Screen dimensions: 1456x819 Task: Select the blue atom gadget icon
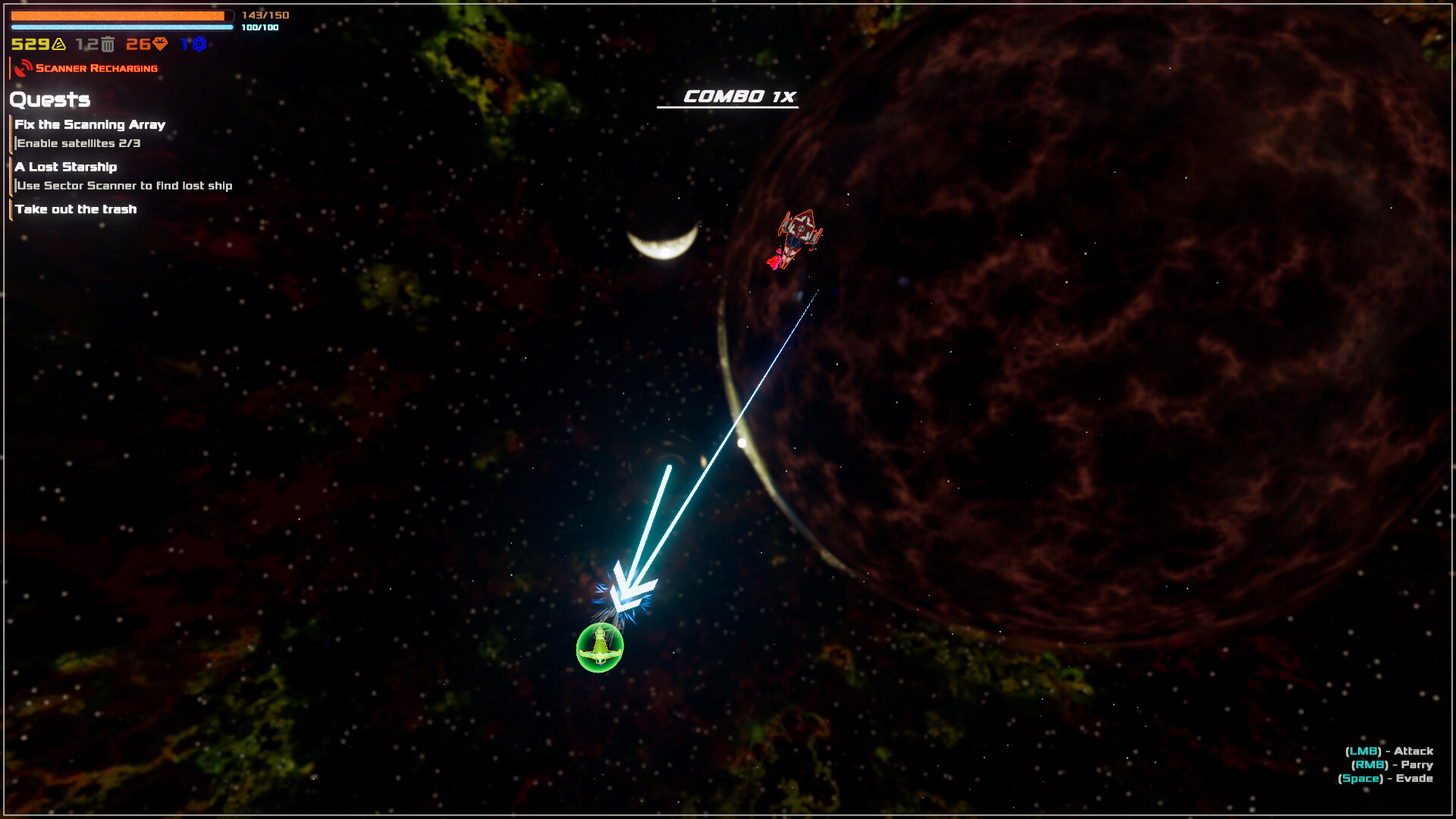(x=198, y=45)
